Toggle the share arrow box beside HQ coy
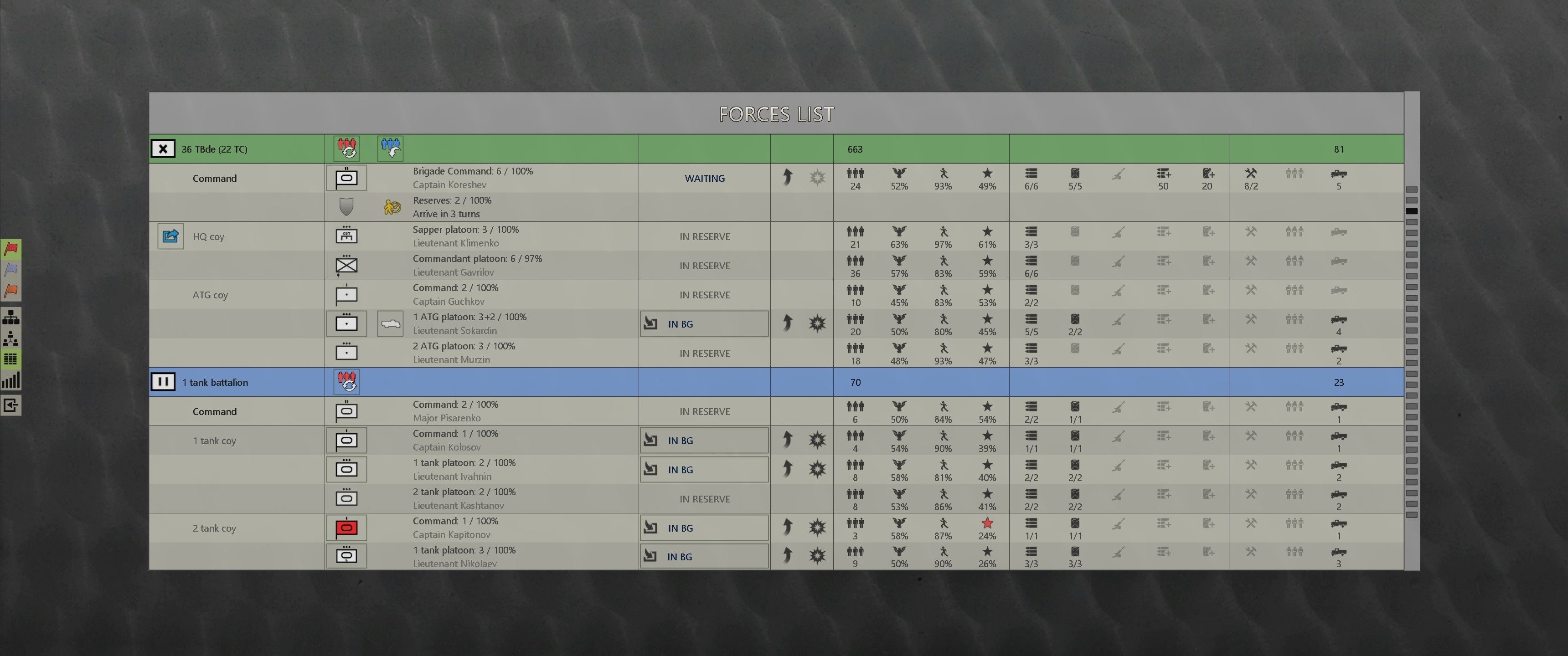The width and height of the screenshot is (1568, 656). 170,236
